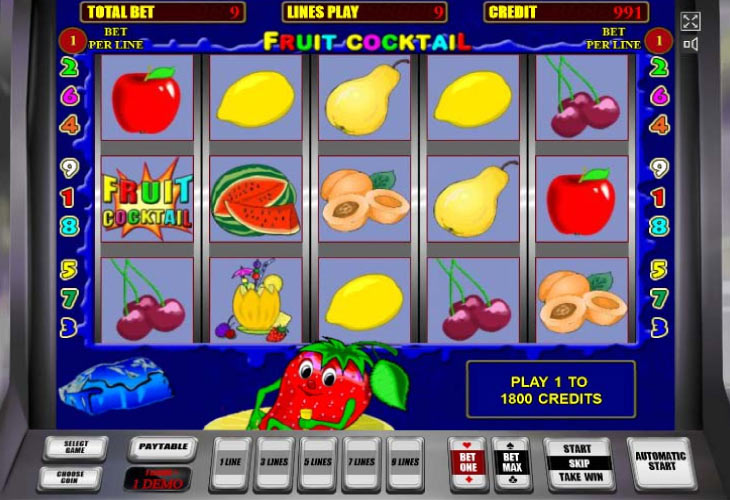Enable Automatic Start
The image size is (730, 500).
(660, 462)
